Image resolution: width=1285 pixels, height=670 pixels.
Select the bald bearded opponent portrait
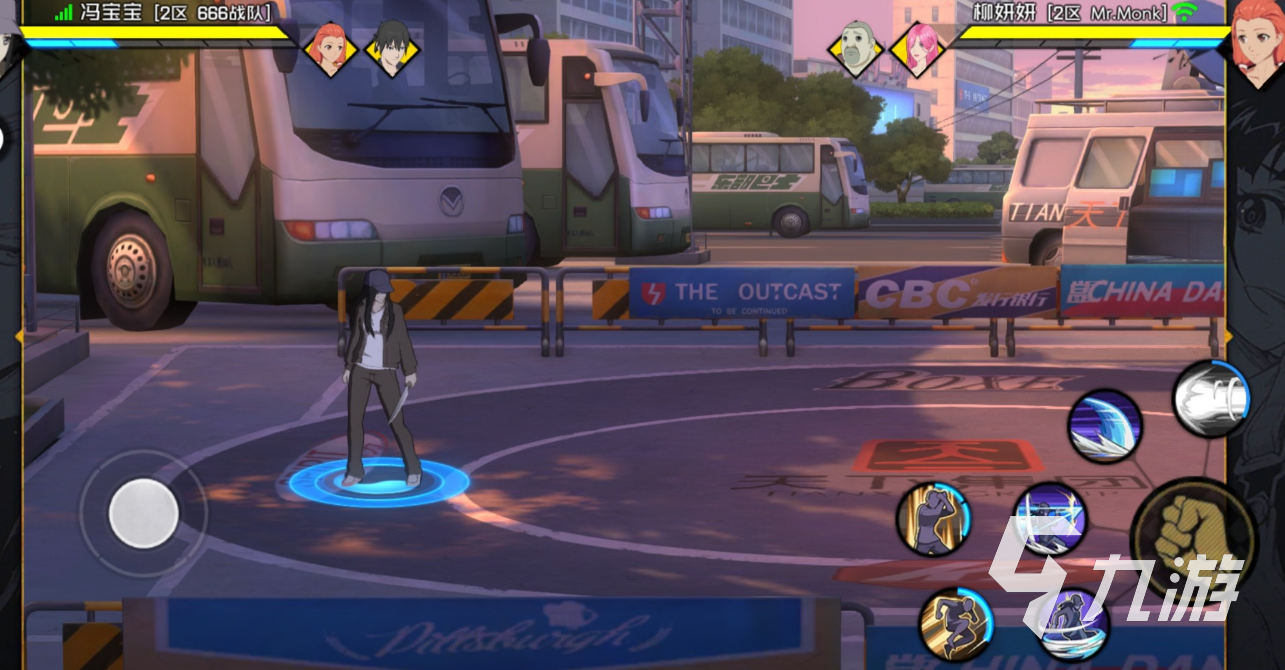click(x=856, y=47)
